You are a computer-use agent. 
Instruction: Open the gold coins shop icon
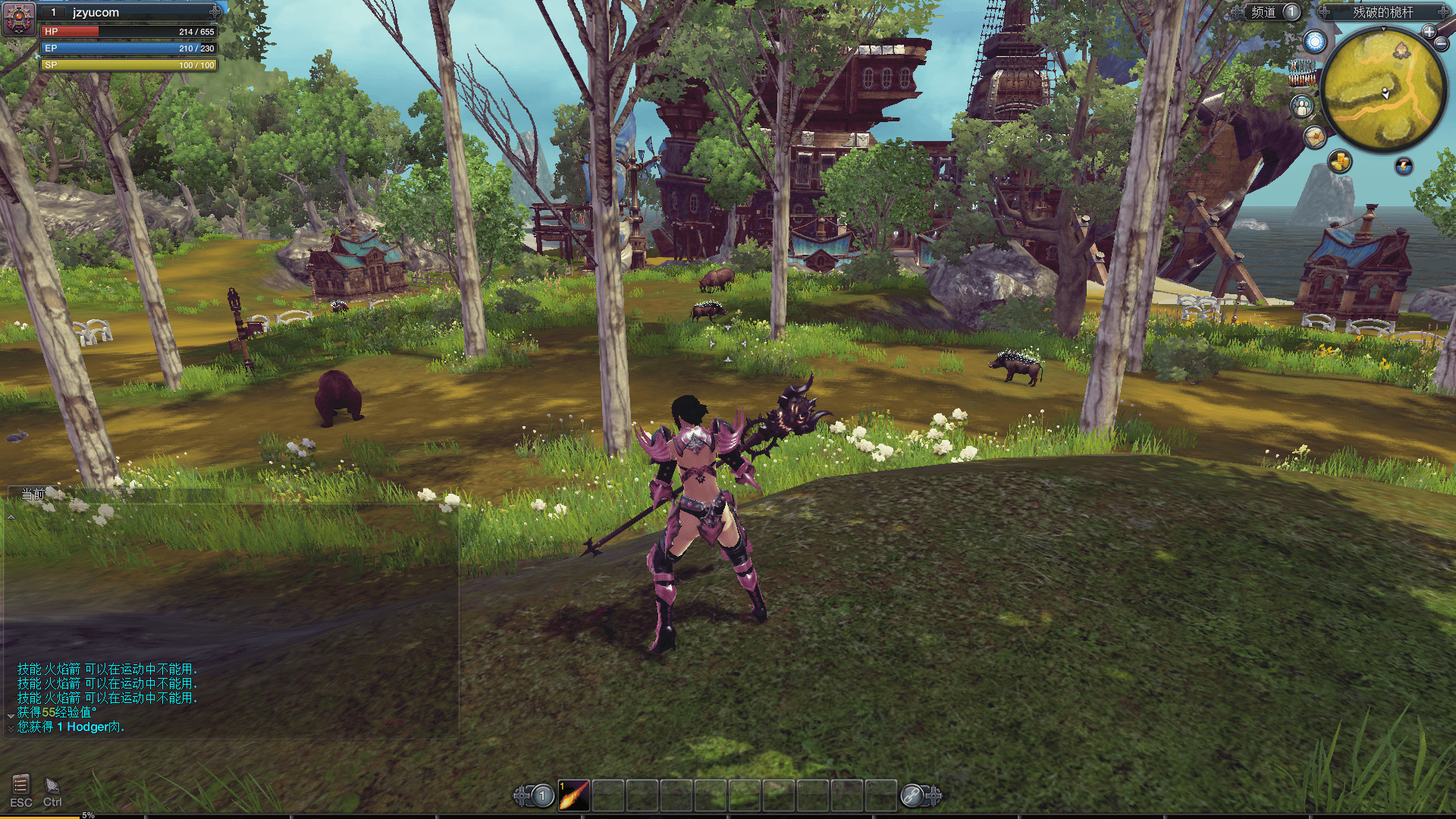coord(1340,162)
